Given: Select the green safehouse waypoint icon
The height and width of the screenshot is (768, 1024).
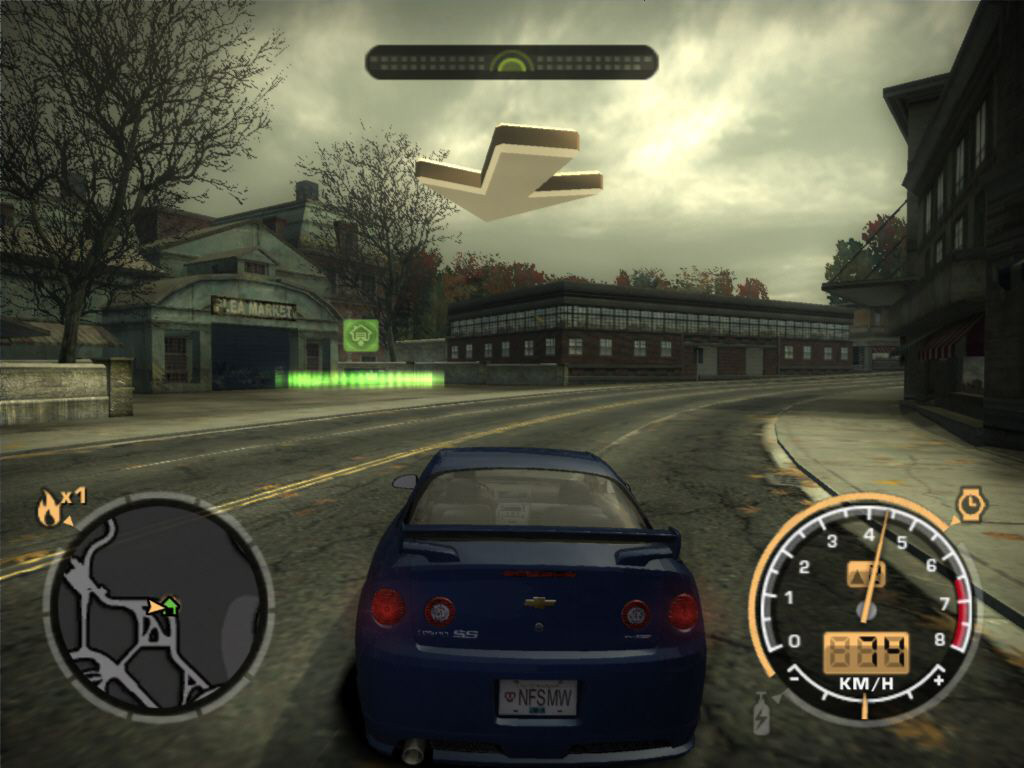Looking at the screenshot, I should point(361,335).
